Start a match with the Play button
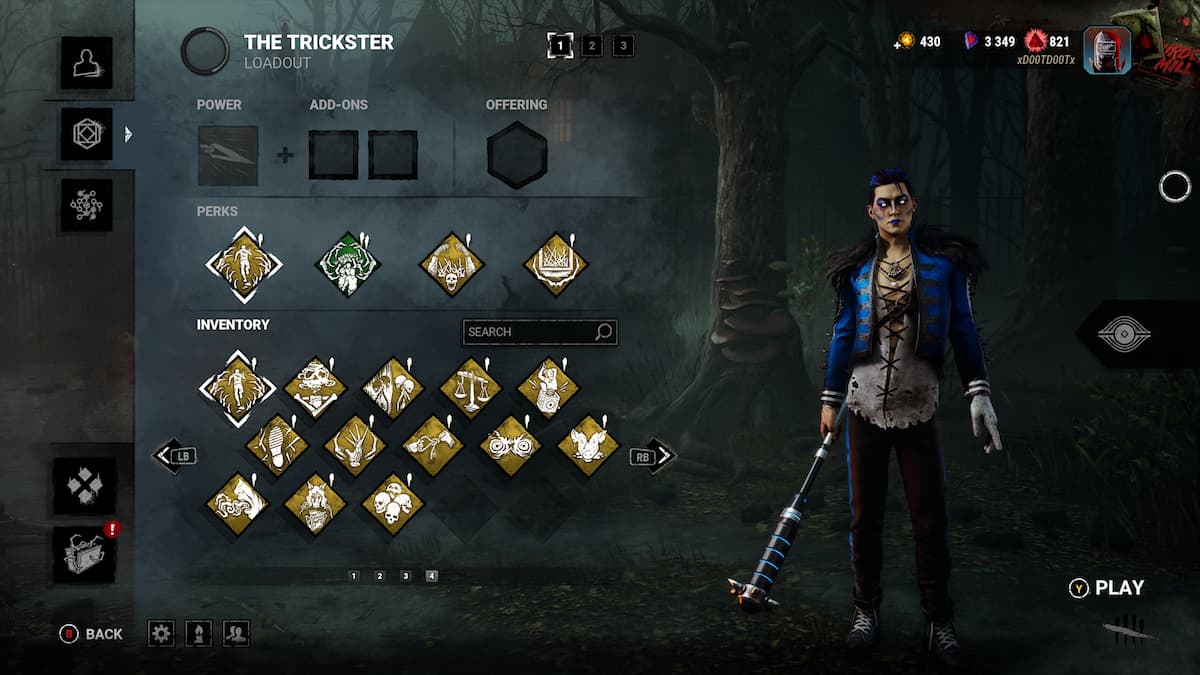The width and height of the screenshot is (1200, 675). coord(1107,588)
